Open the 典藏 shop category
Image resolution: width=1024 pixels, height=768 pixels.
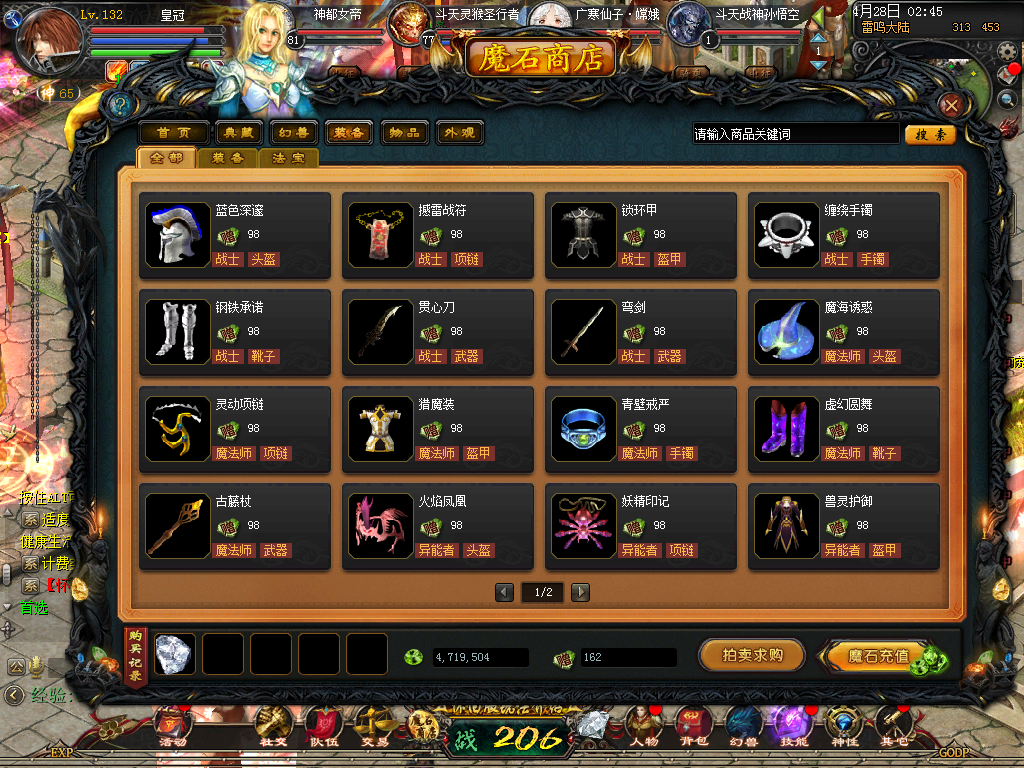coord(237,133)
